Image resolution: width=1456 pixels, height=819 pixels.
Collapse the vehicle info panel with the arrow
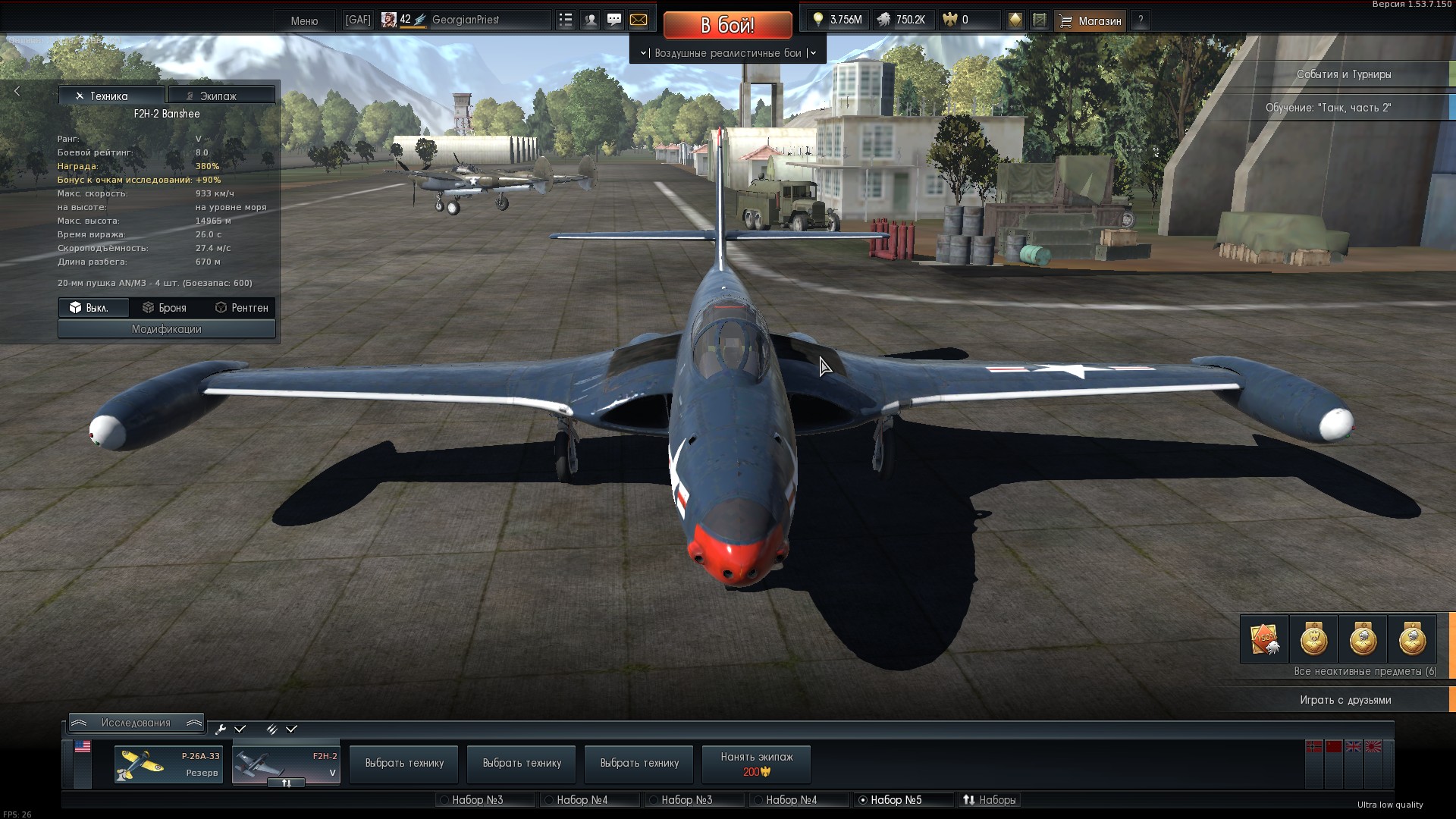tap(17, 91)
